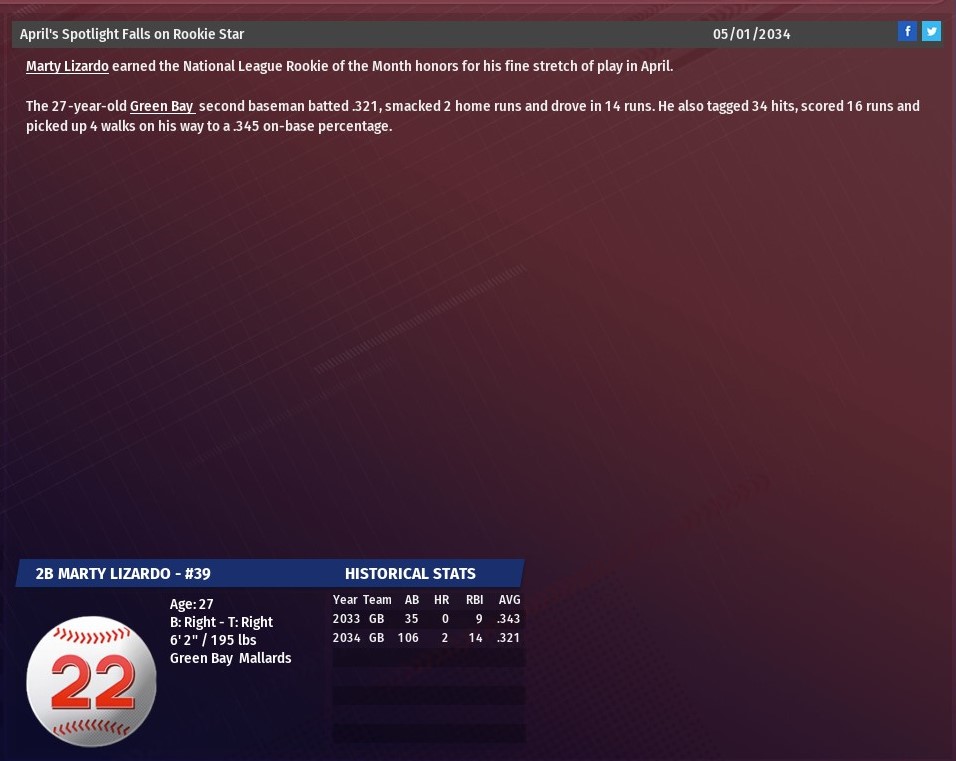Screen dimensions: 956x761
Task: Share the story on Facebook
Action: [x=907, y=31]
